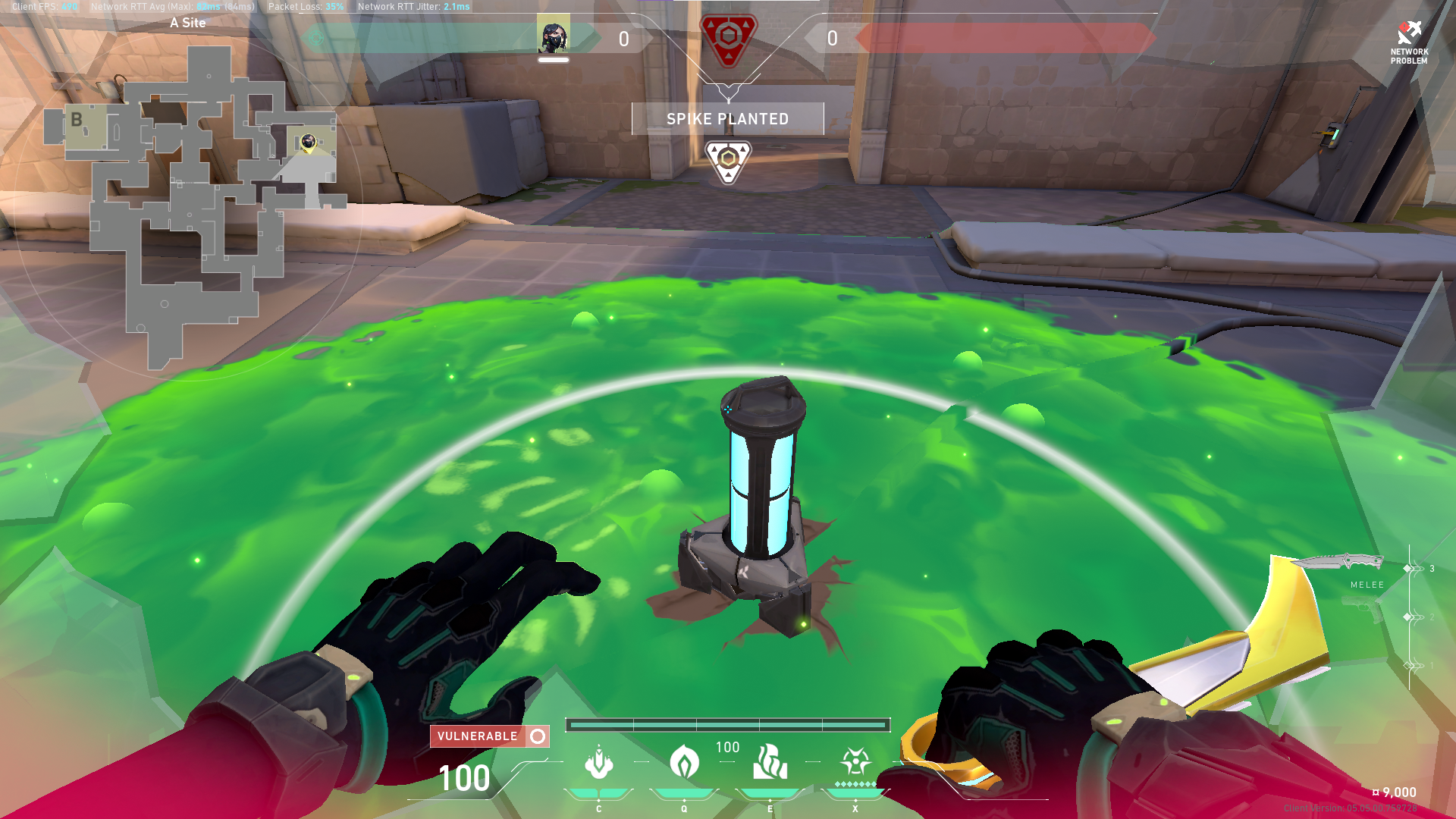The height and width of the screenshot is (819, 1456).
Task: Select the Viper player portrait in the top bar
Action: (x=553, y=36)
